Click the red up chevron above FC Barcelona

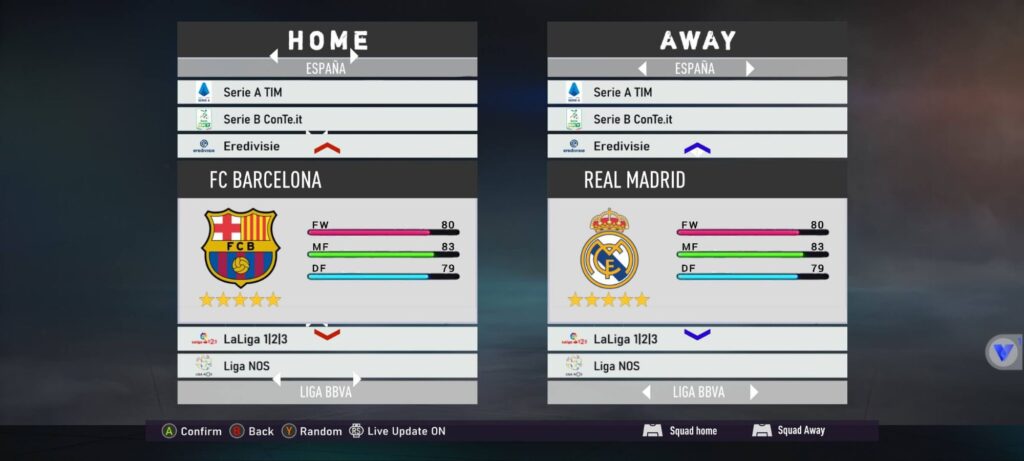(327, 148)
